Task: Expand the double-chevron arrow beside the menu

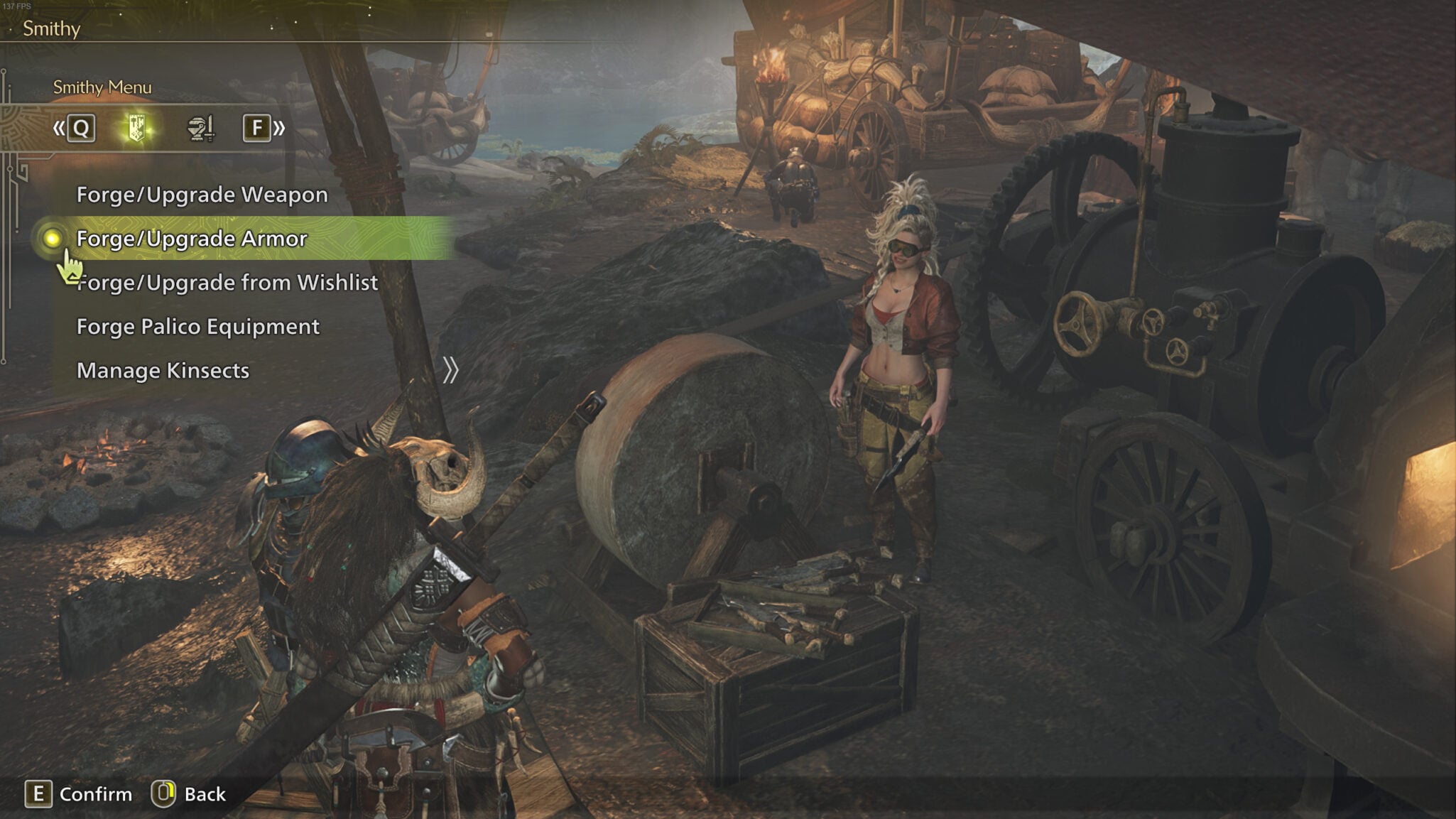Action: point(450,371)
